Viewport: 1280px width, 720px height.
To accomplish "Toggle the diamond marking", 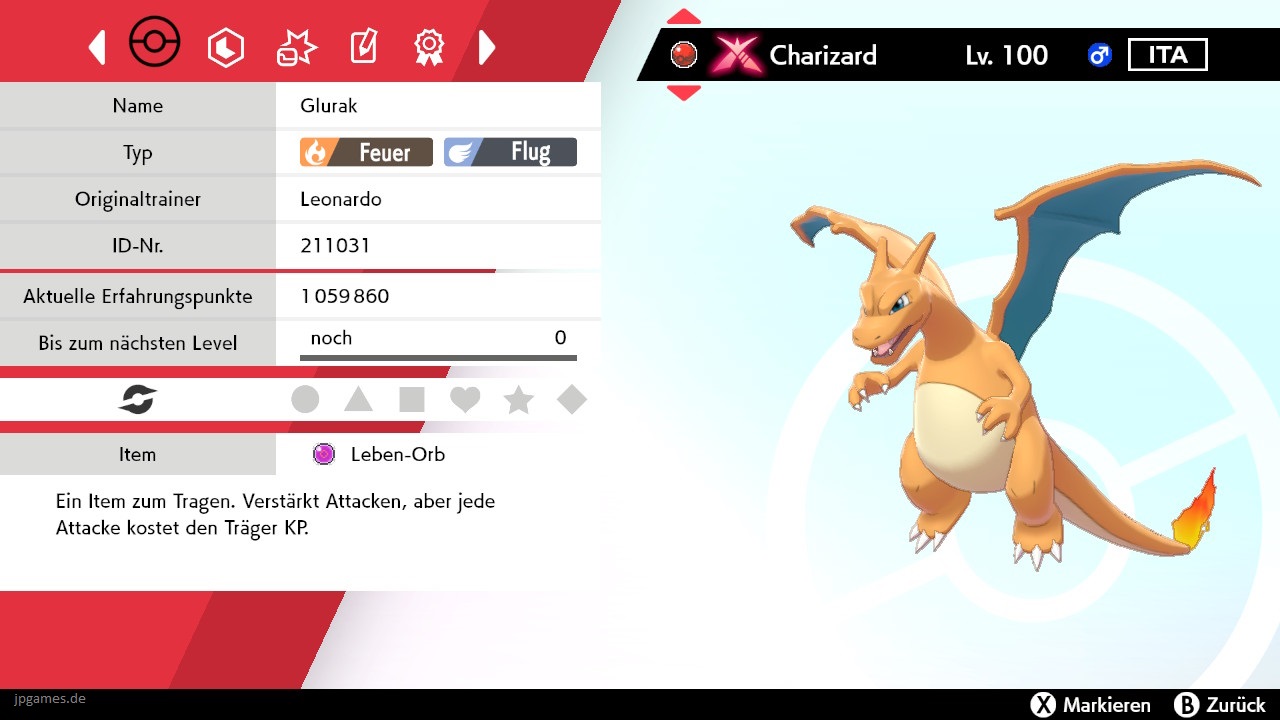I will (572, 400).
